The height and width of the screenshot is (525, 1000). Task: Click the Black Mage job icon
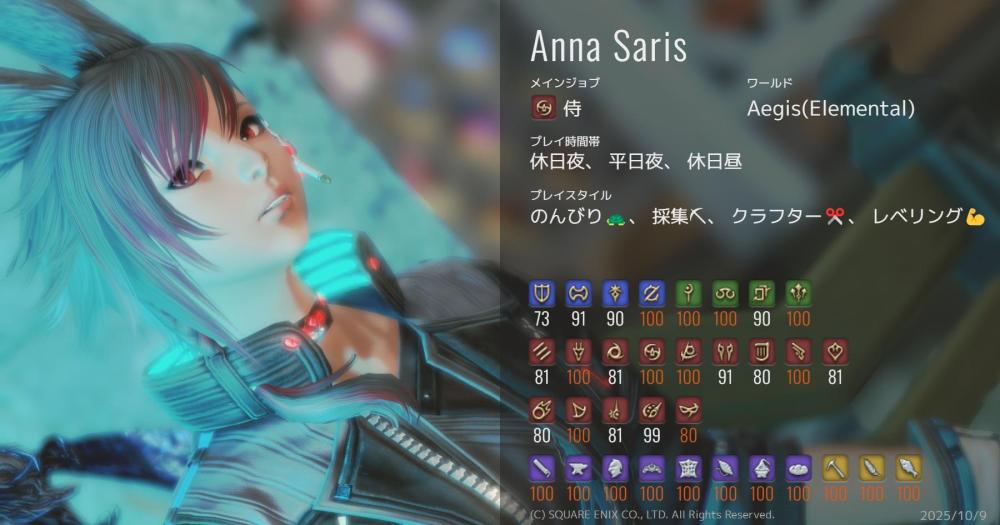(541, 410)
